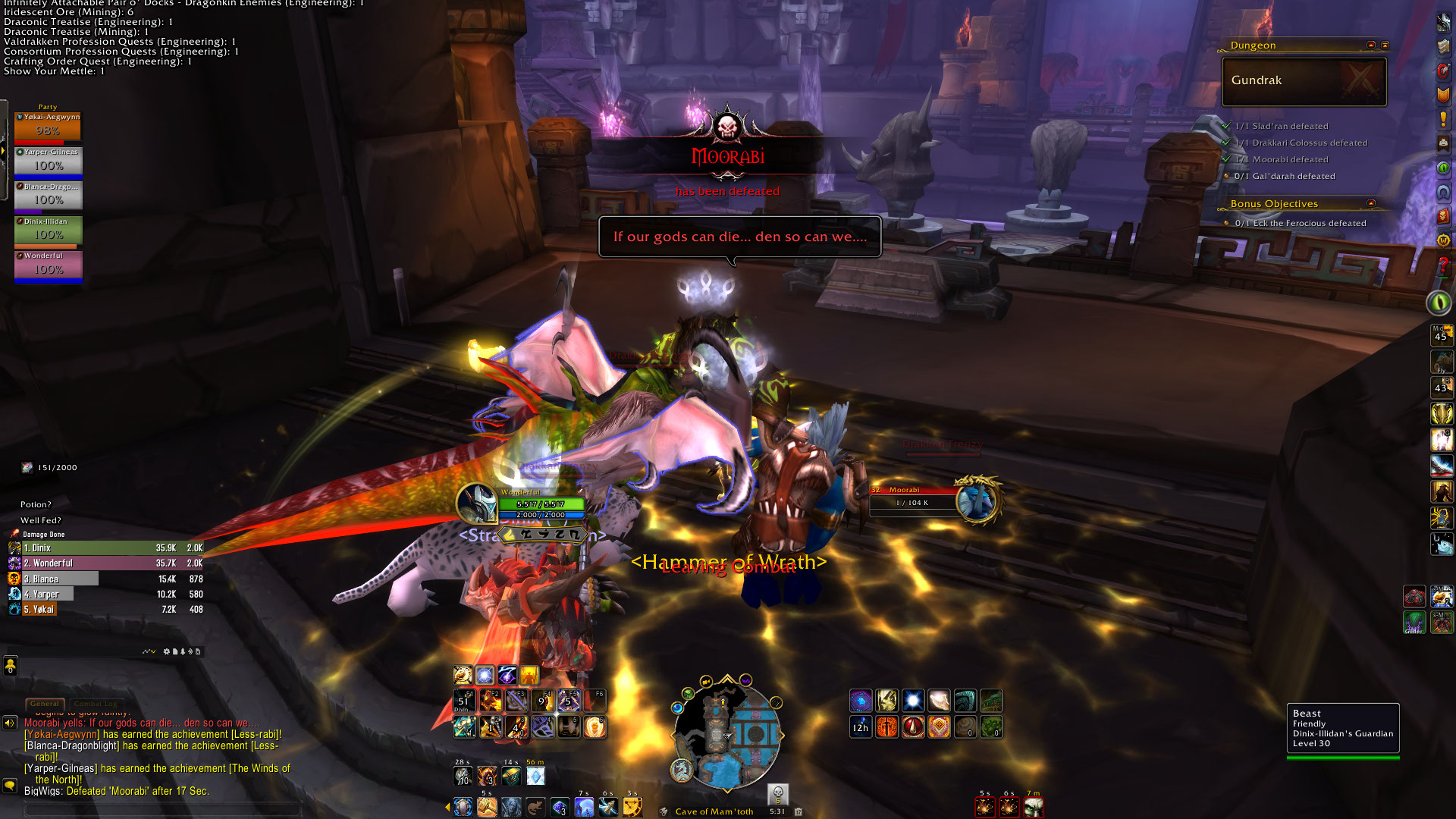Click the chat voice speaker button
Viewport: 1456px width, 819px height.
(10, 723)
